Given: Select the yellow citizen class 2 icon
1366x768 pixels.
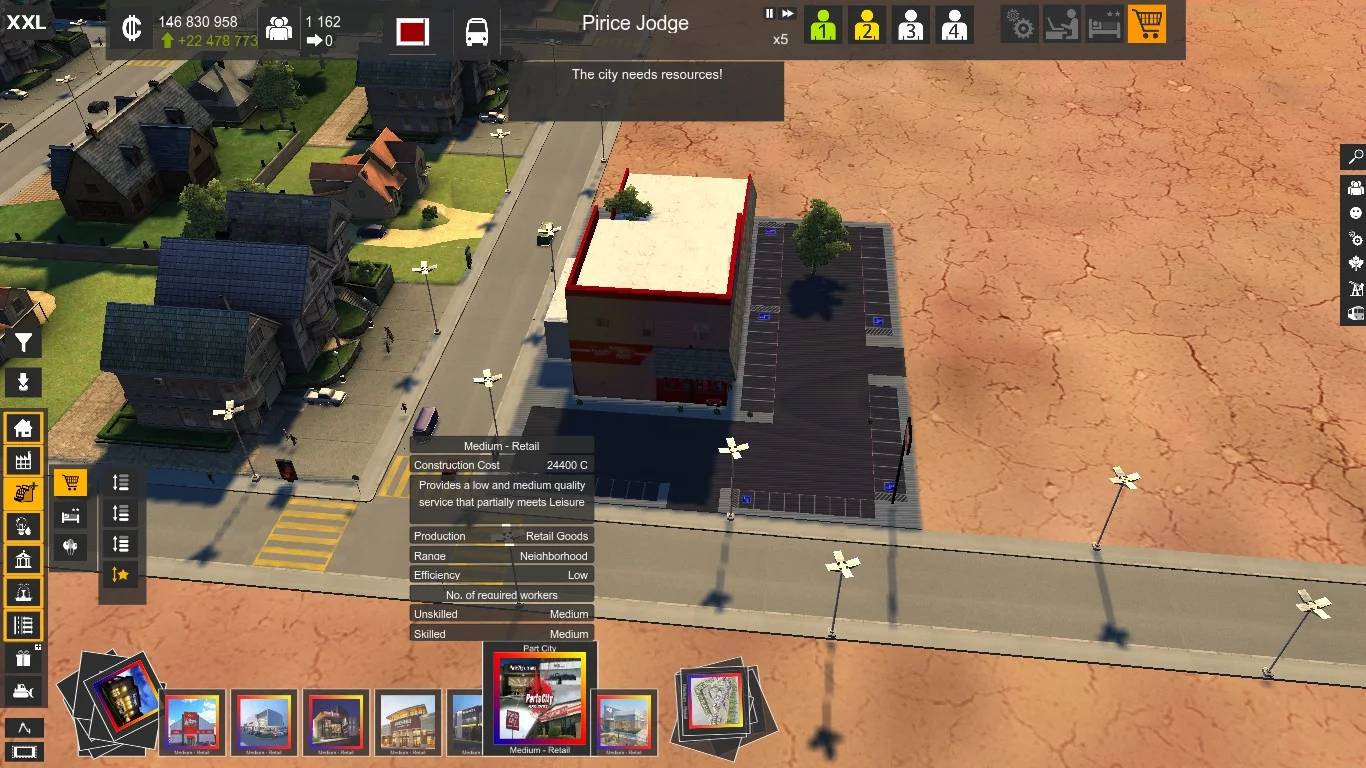Looking at the screenshot, I should [x=866, y=25].
